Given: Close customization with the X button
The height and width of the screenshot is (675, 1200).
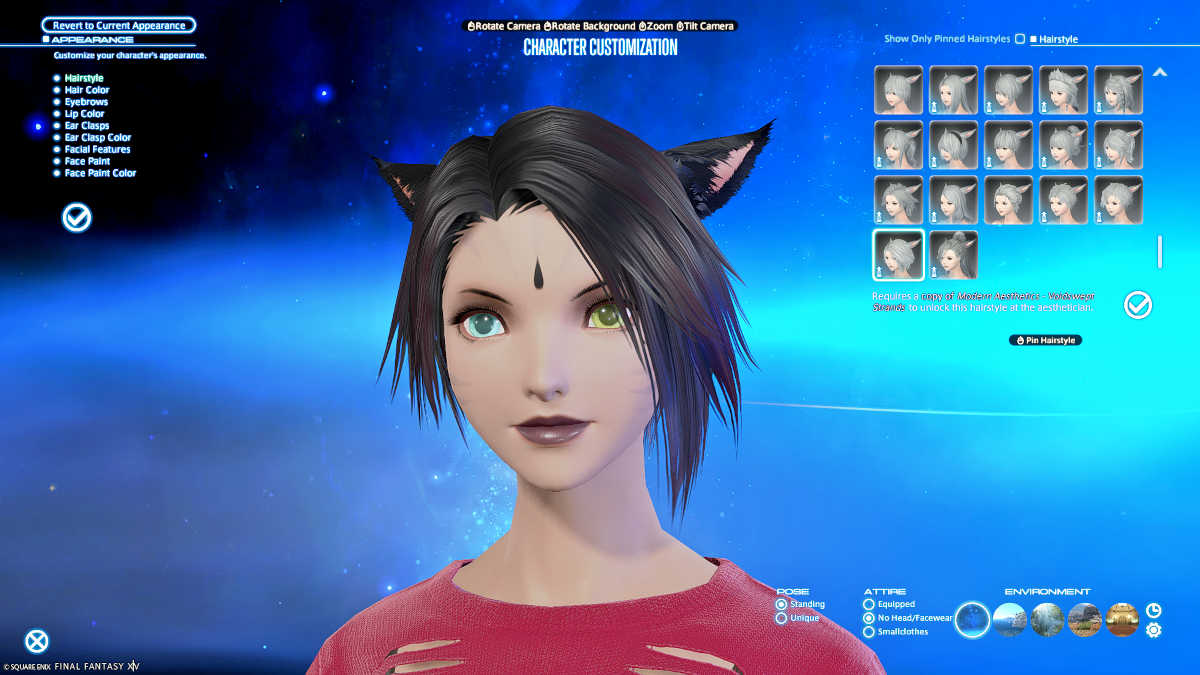Looking at the screenshot, I should (37, 641).
